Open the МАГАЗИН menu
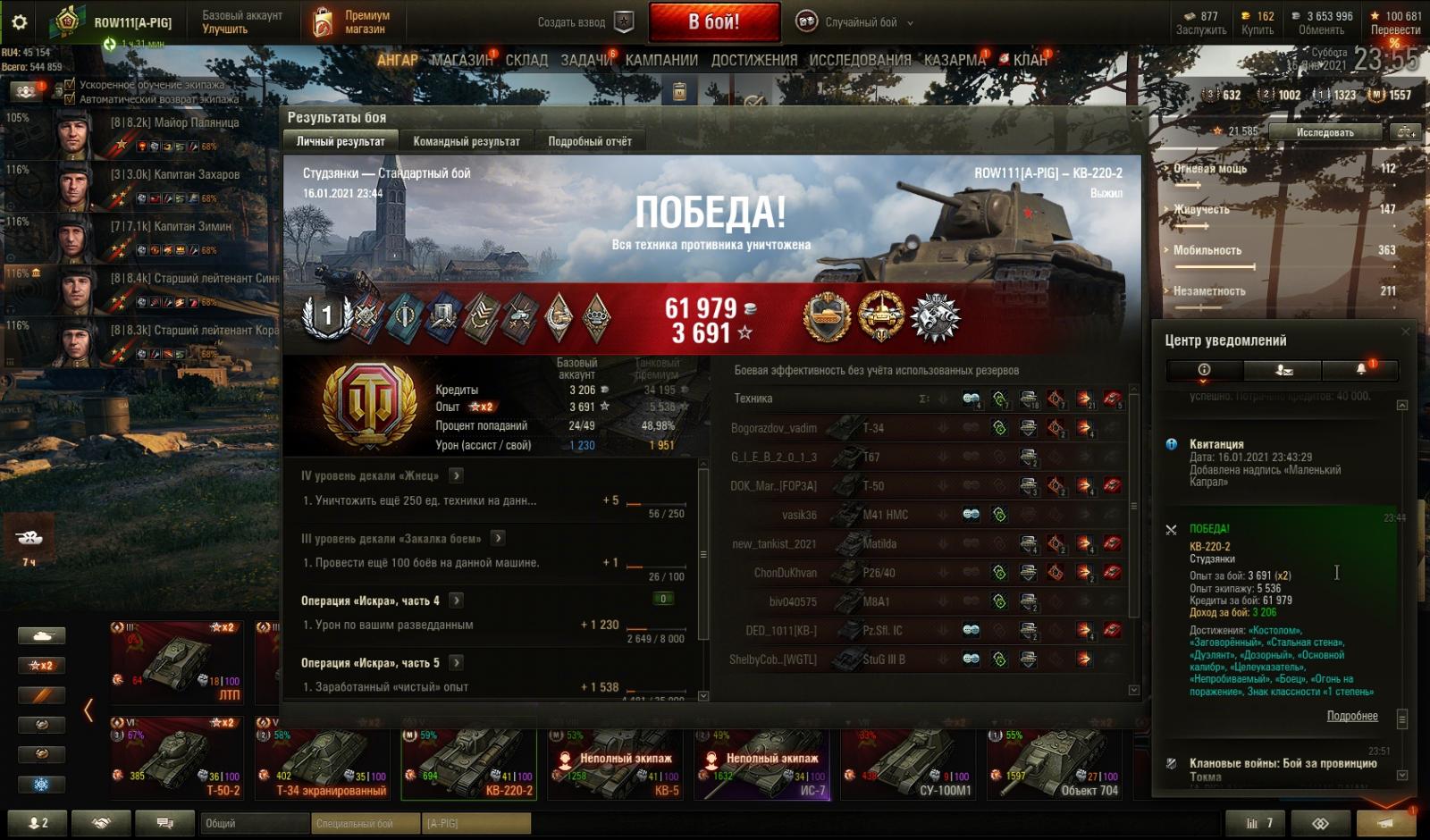 [460, 60]
